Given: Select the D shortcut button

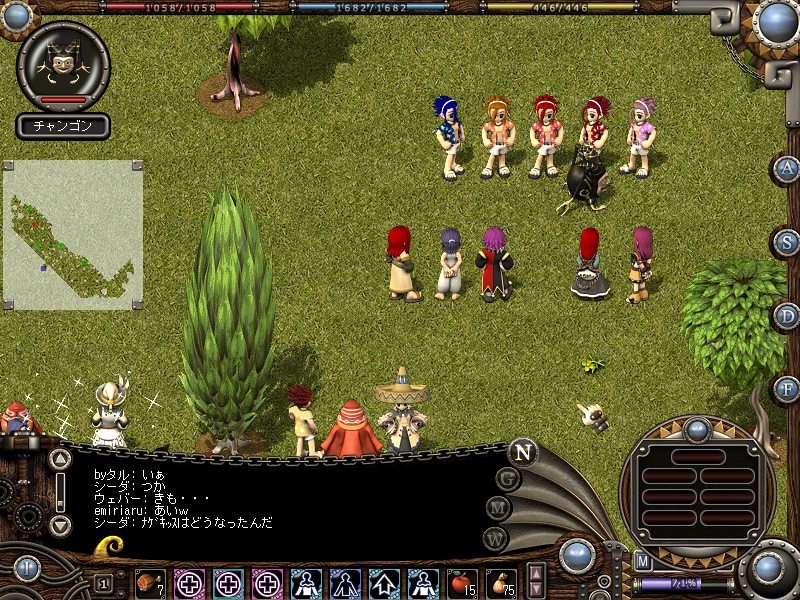Looking at the screenshot, I should point(788,316).
